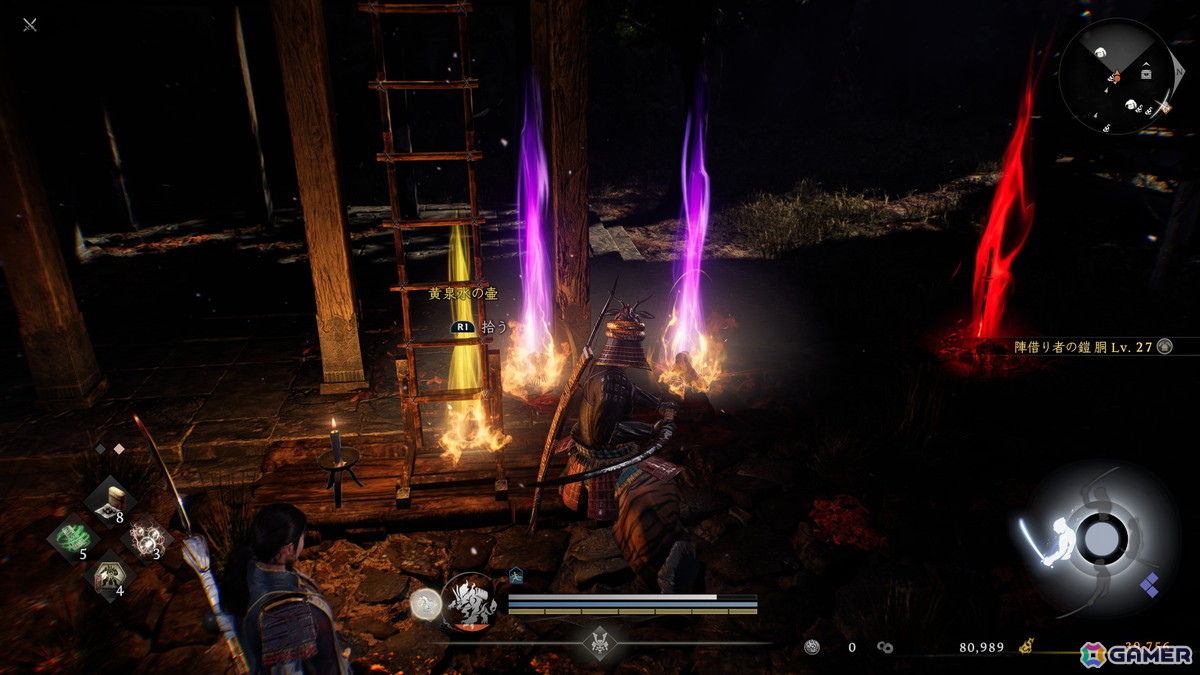Activate the green talisman item slot

tap(71, 538)
